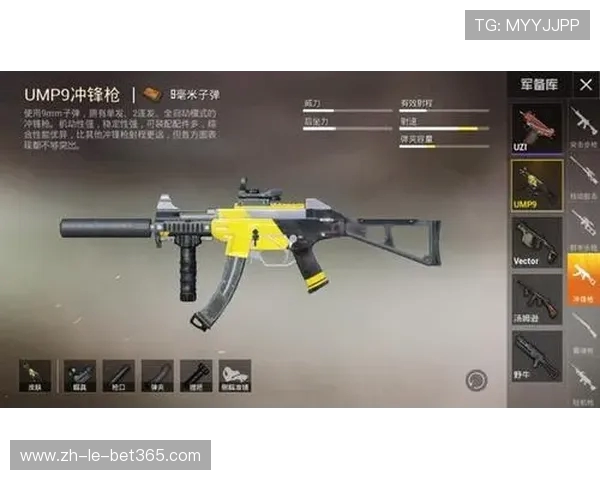This screenshot has width=600, height=480.
Task: Select the UZI weapon thumbnail
Action: pos(537,127)
